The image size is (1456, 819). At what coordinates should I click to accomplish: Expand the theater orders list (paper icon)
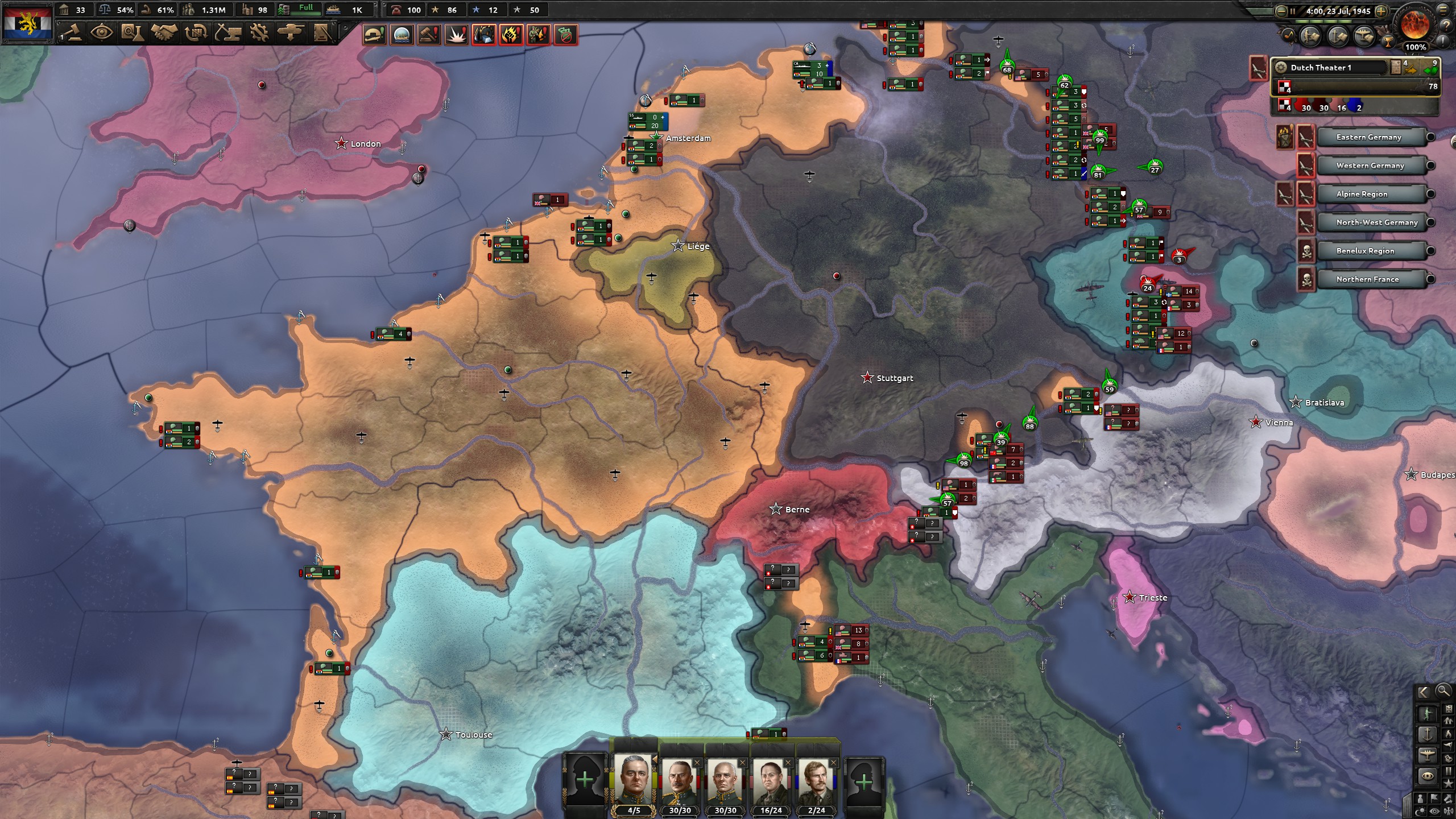pyautogui.click(x=1395, y=67)
